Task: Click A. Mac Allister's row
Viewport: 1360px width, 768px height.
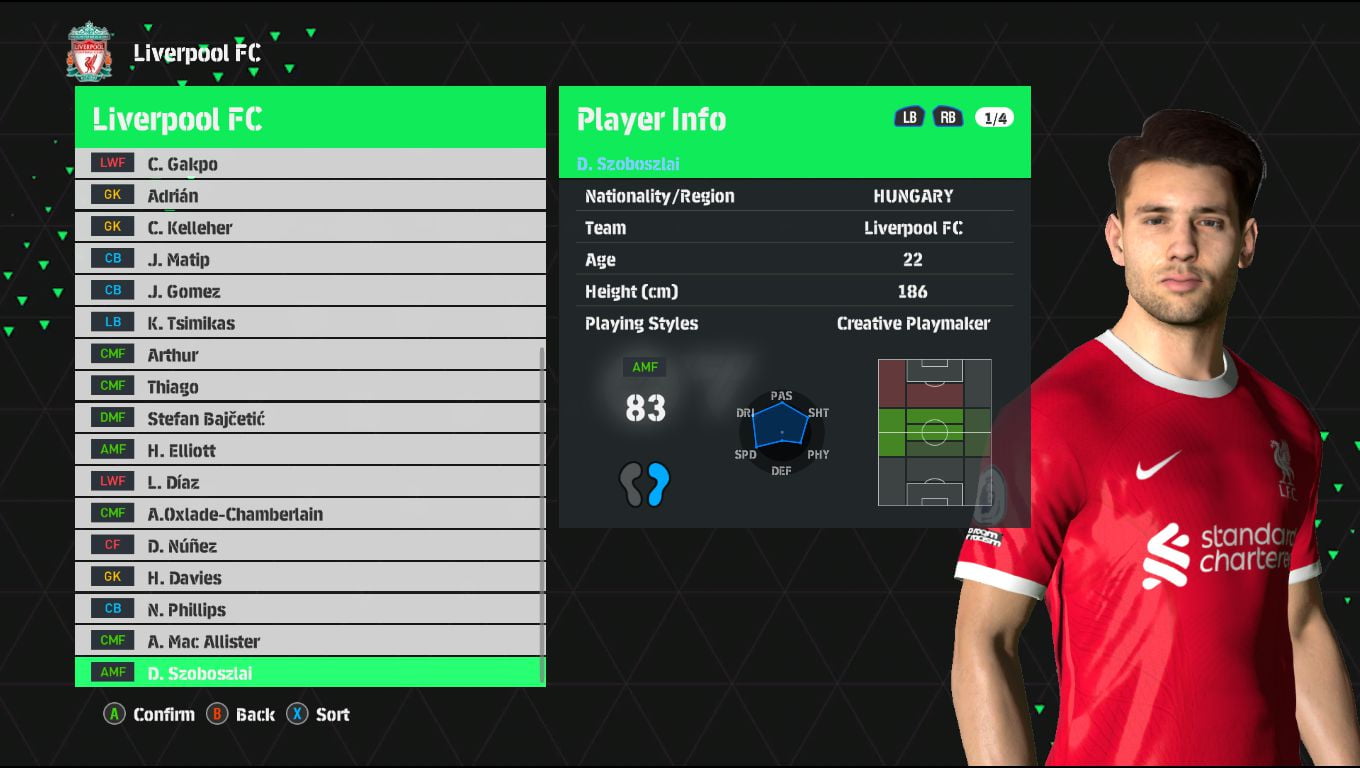Action: coord(310,642)
